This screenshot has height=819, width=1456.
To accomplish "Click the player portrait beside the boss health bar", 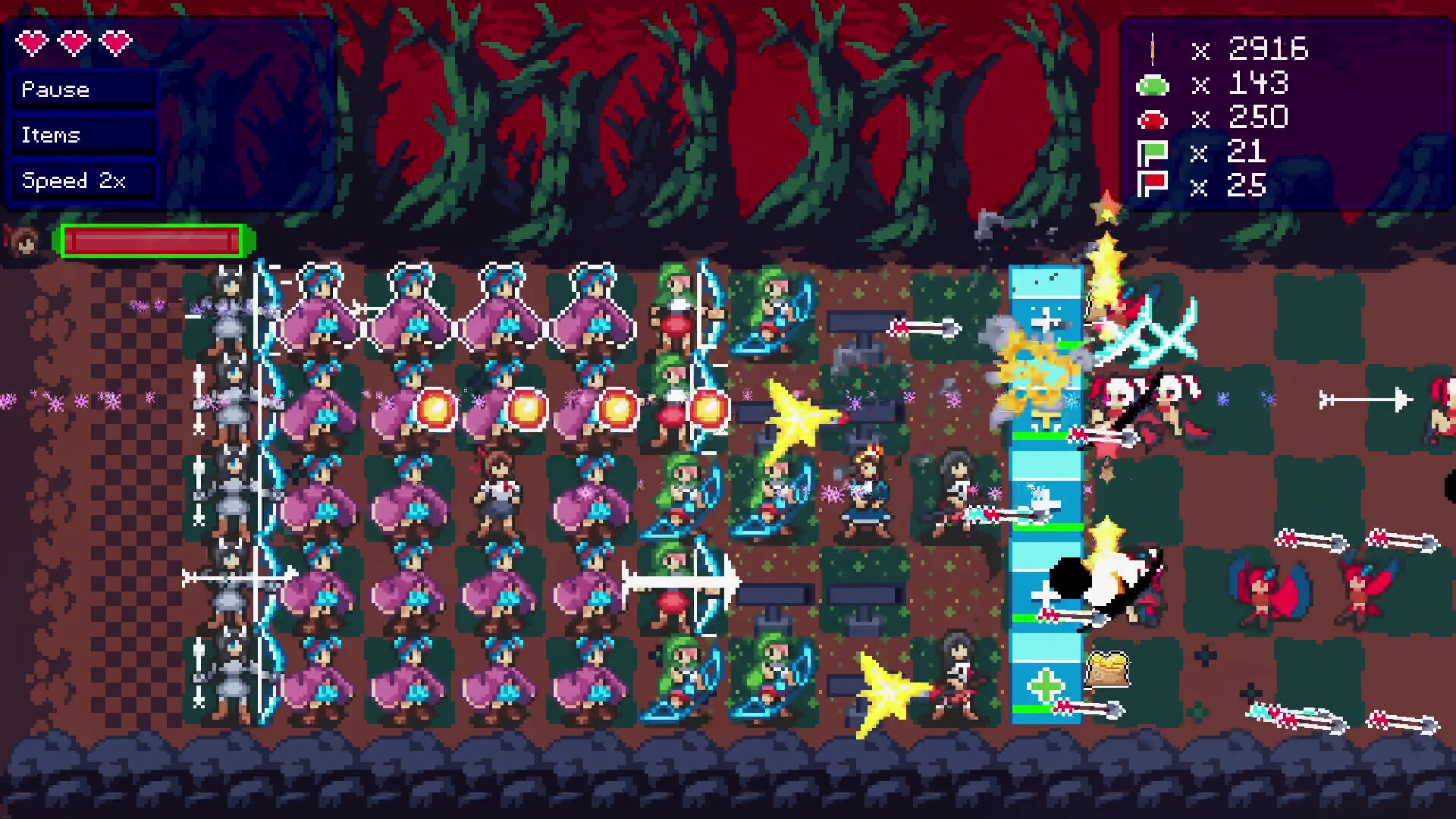I will pos(25,241).
